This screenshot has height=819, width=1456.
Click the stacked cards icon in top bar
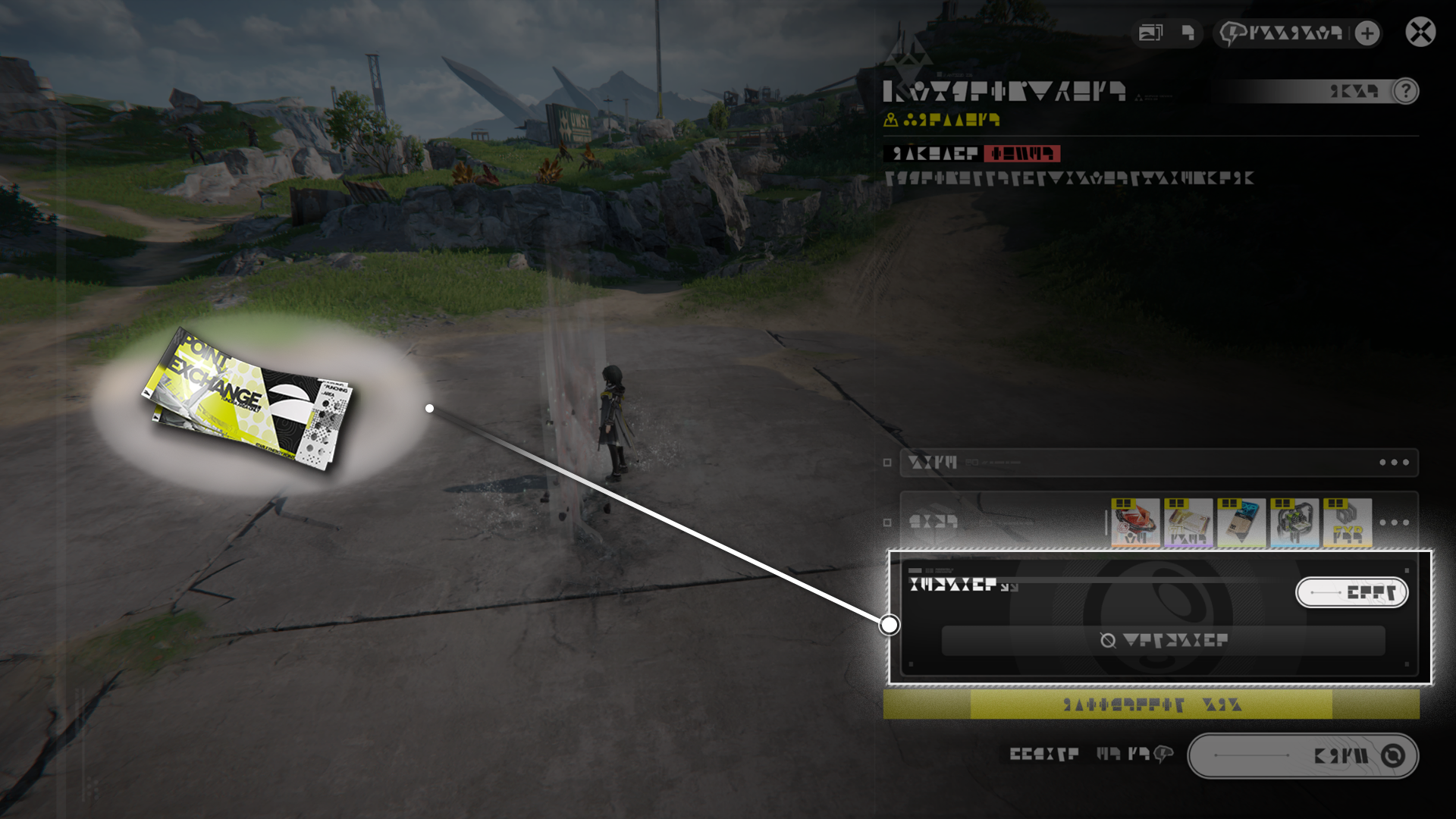(1150, 33)
